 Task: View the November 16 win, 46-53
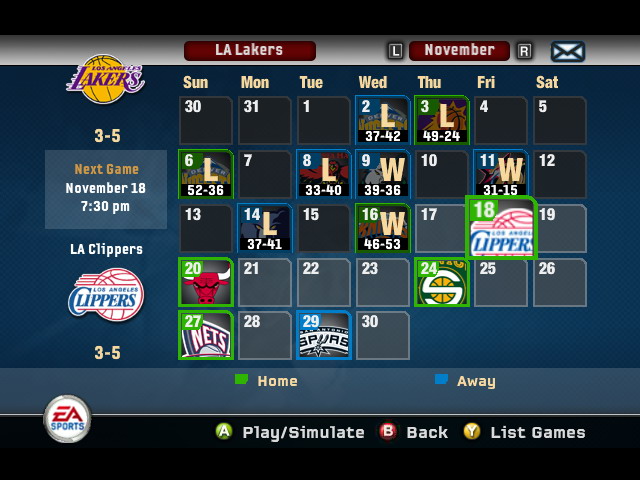[383, 228]
